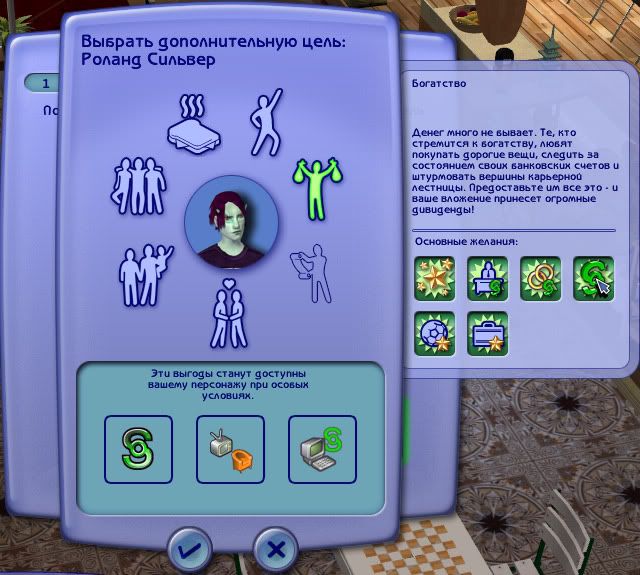
Task: Select the dancing figure Pleasure aspiration
Action: click(263, 125)
